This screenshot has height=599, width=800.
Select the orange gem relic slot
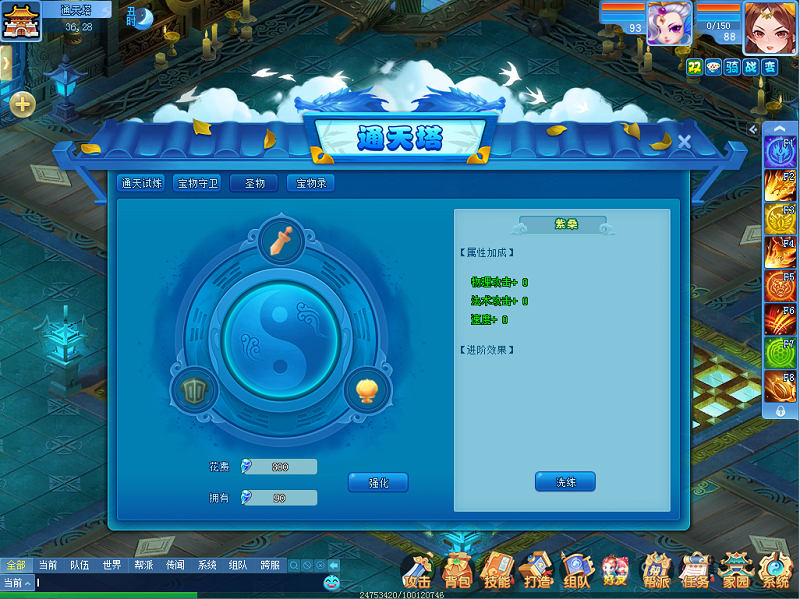[367, 389]
